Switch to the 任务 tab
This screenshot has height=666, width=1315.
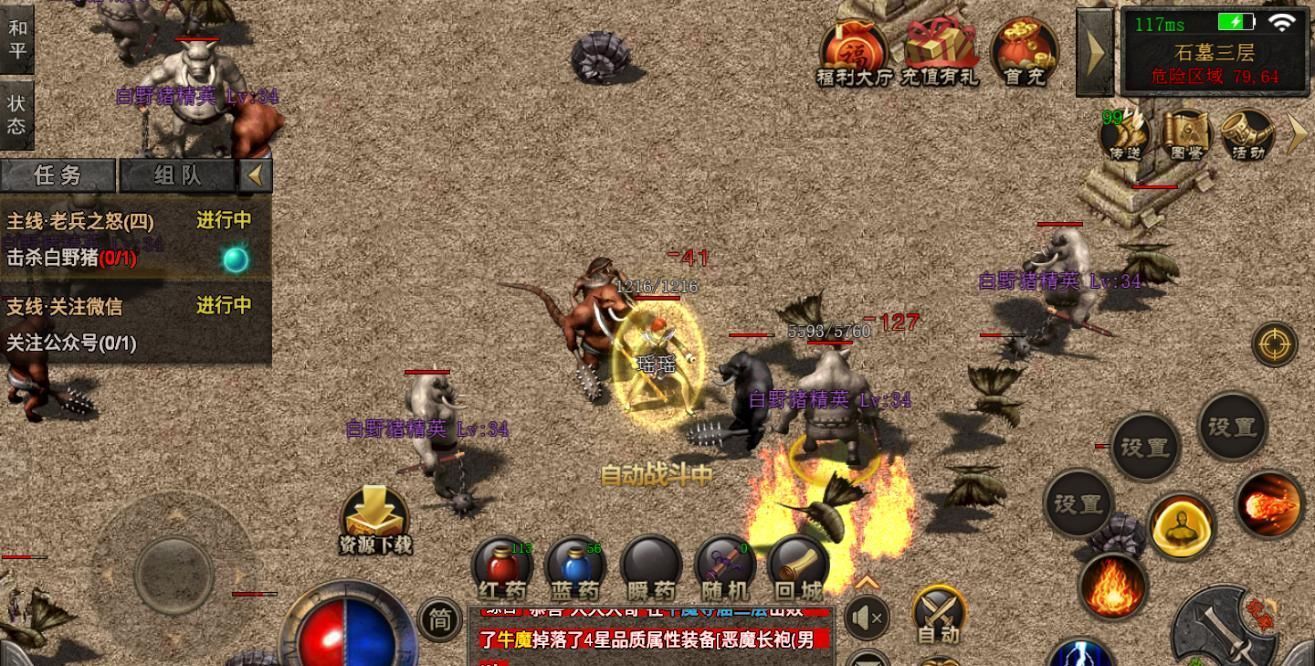(58, 176)
